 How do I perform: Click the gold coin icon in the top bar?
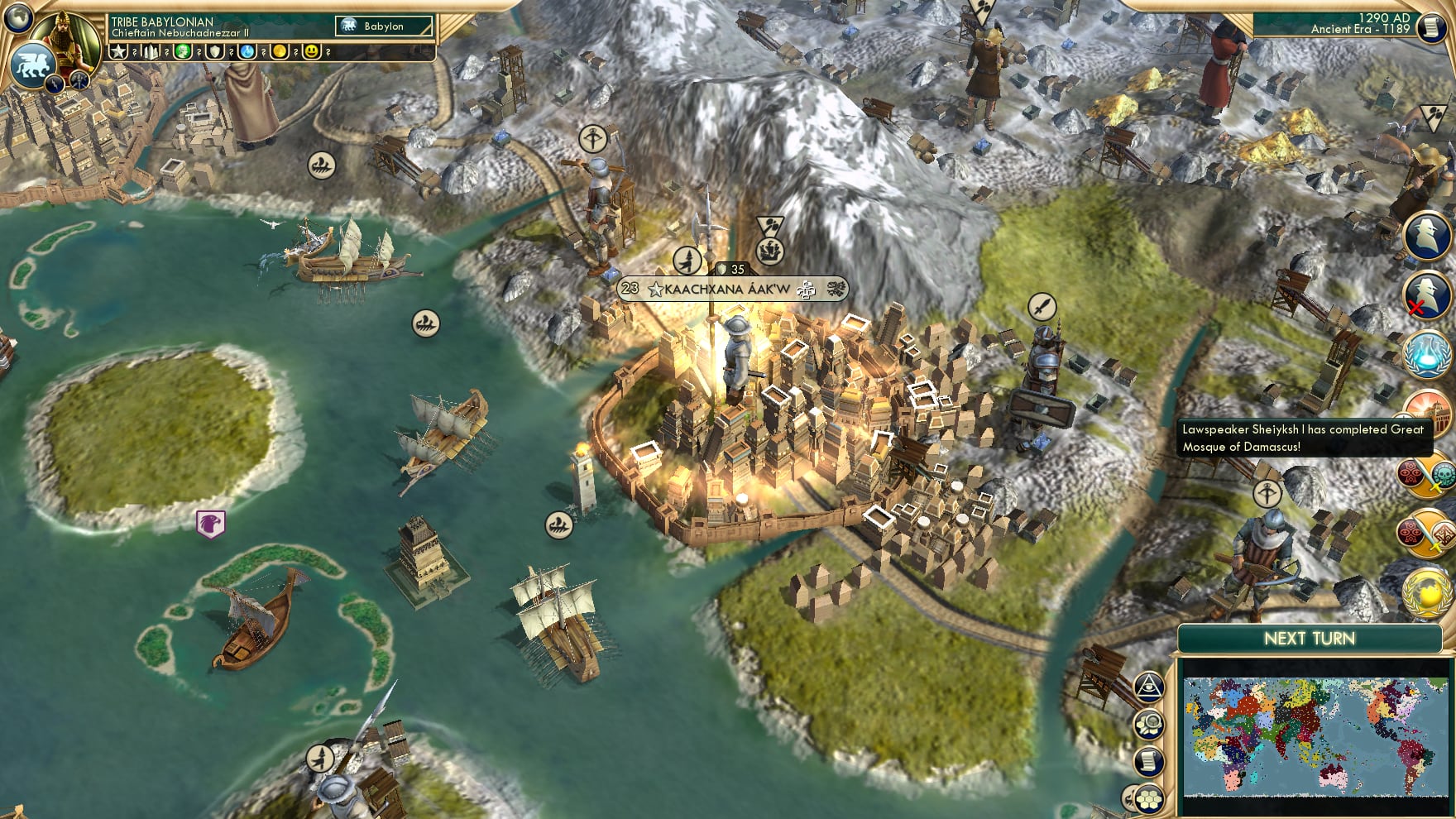(x=279, y=52)
